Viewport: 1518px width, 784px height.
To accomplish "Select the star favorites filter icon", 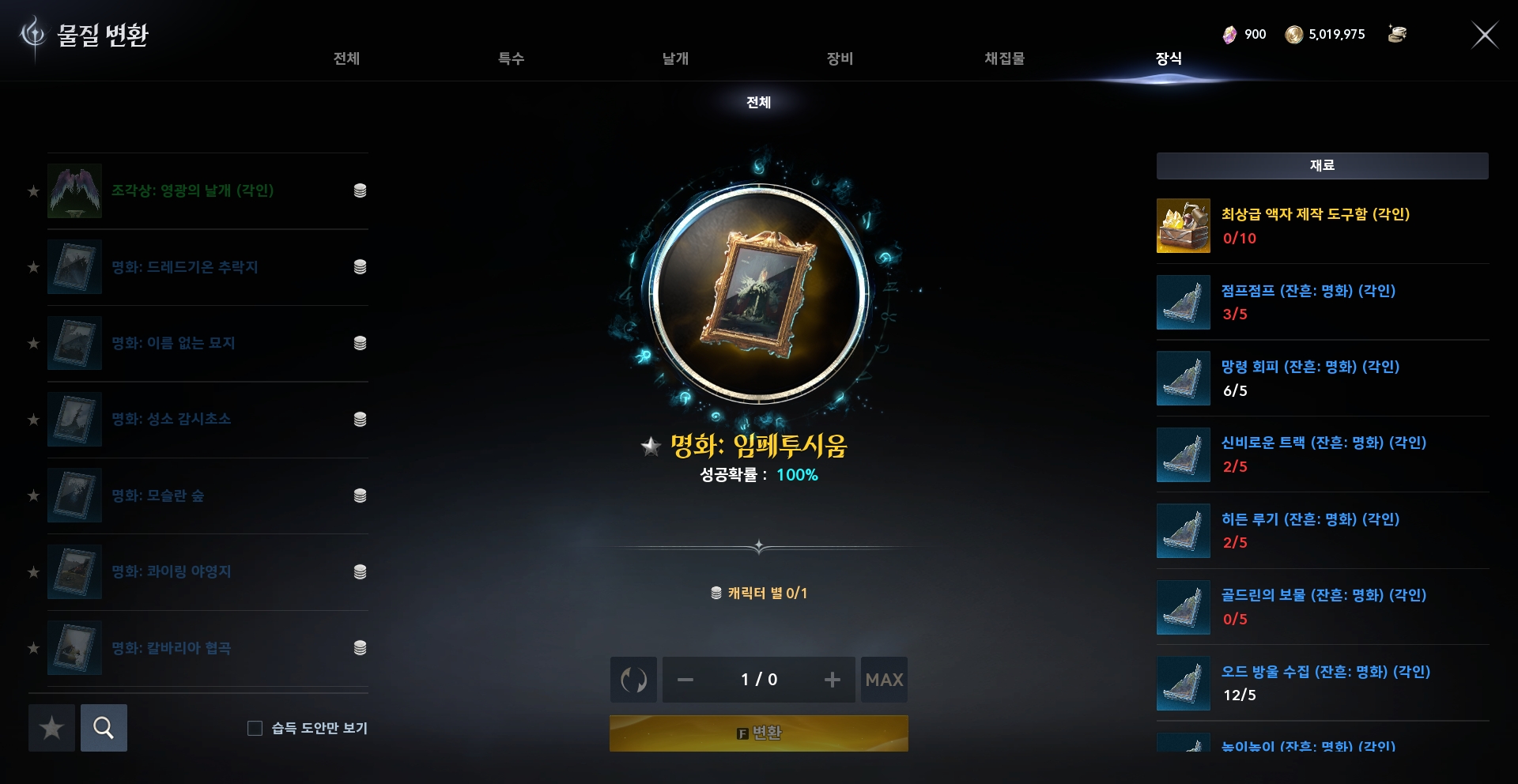I will (x=51, y=728).
